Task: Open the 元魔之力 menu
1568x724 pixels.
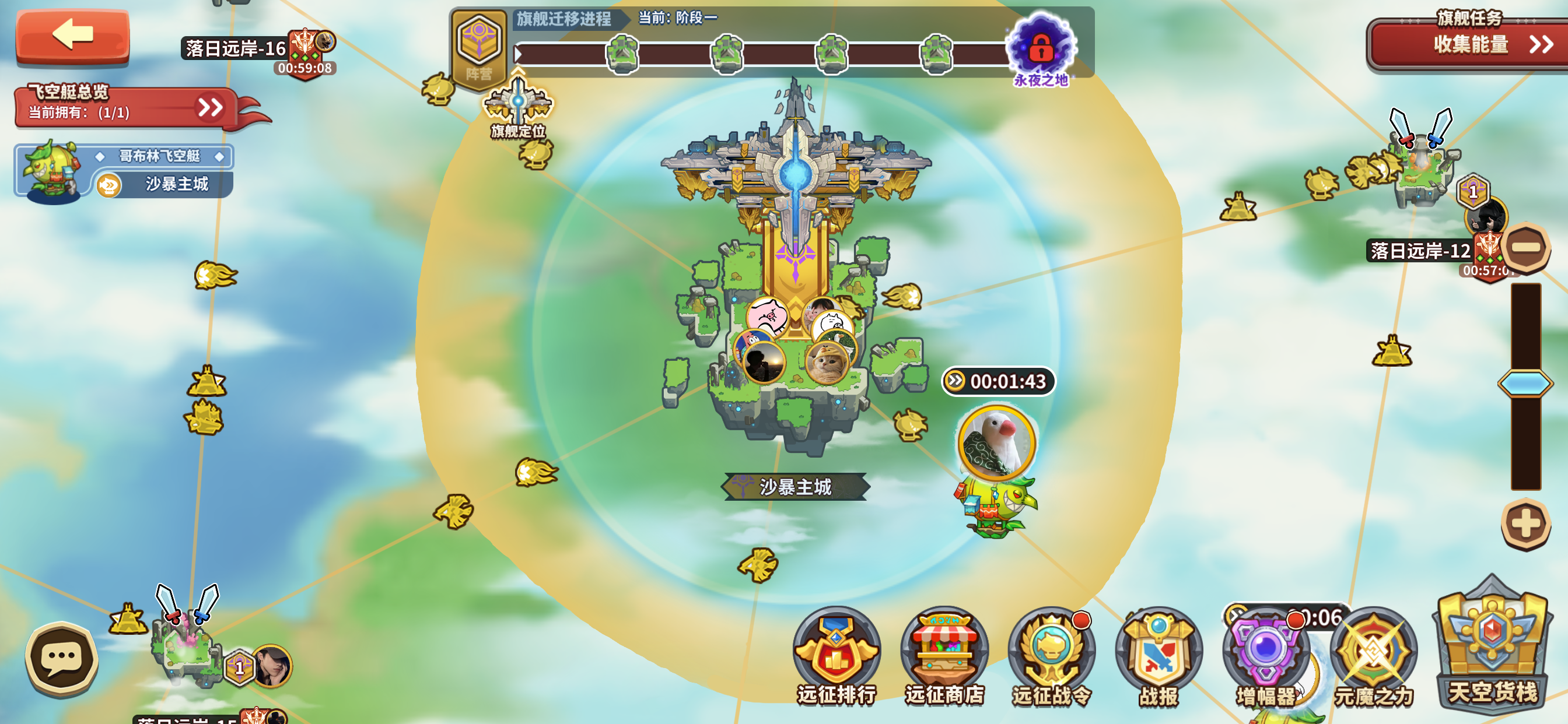Action: [x=1373, y=657]
